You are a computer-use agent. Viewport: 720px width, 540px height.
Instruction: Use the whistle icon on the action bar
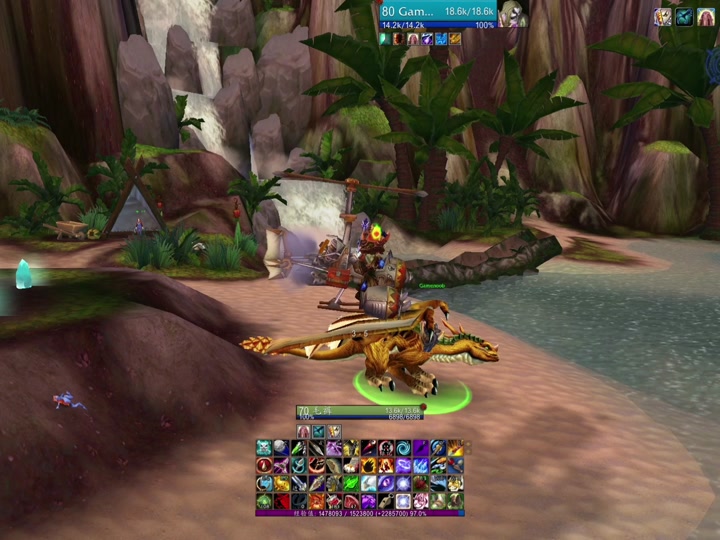point(385,500)
